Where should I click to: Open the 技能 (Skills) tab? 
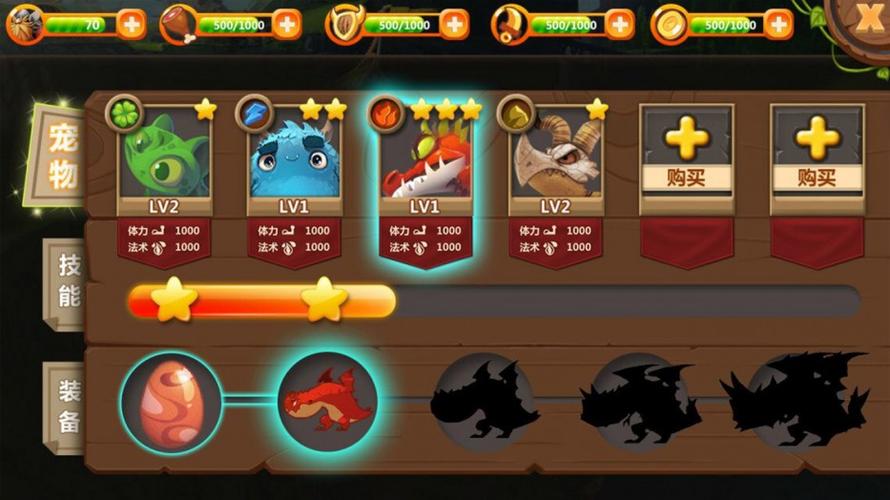coord(66,283)
